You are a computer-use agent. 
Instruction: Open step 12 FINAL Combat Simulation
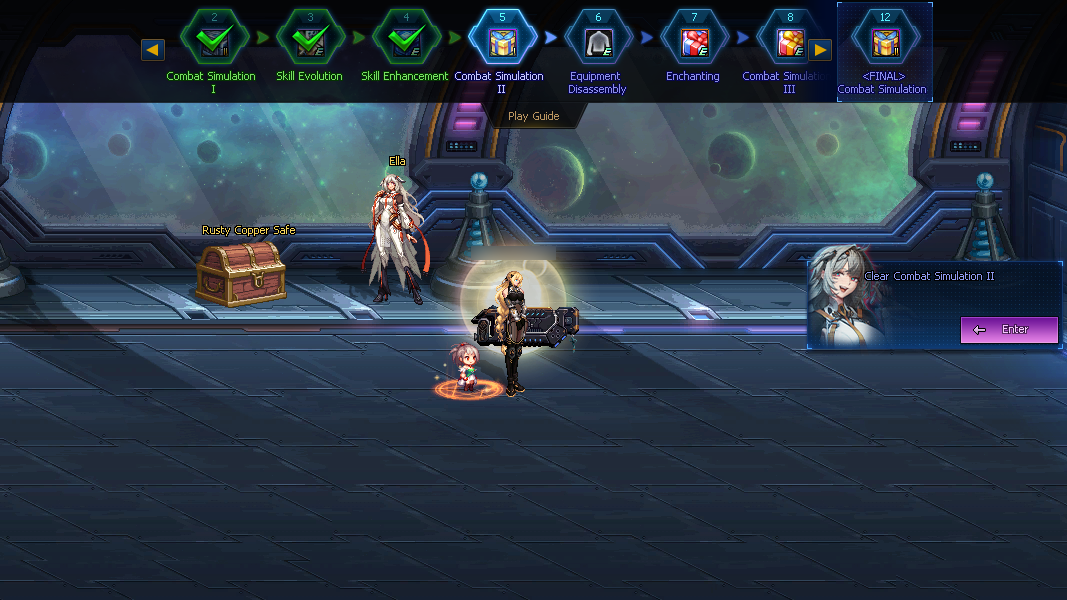coord(884,42)
